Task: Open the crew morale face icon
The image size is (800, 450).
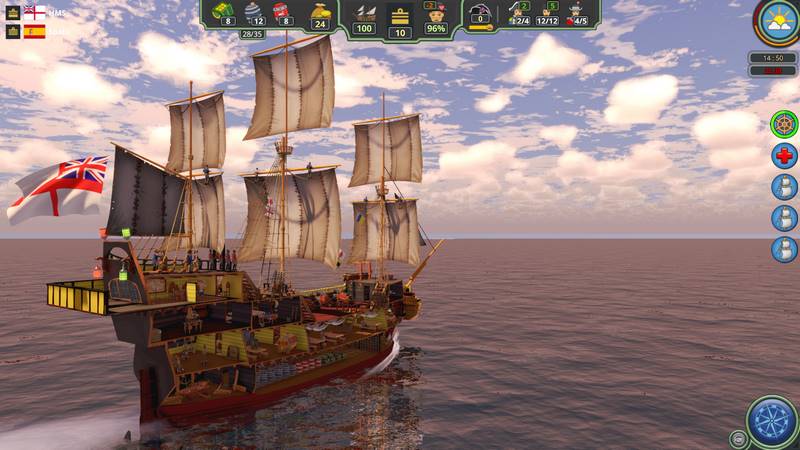Action: 436,14
